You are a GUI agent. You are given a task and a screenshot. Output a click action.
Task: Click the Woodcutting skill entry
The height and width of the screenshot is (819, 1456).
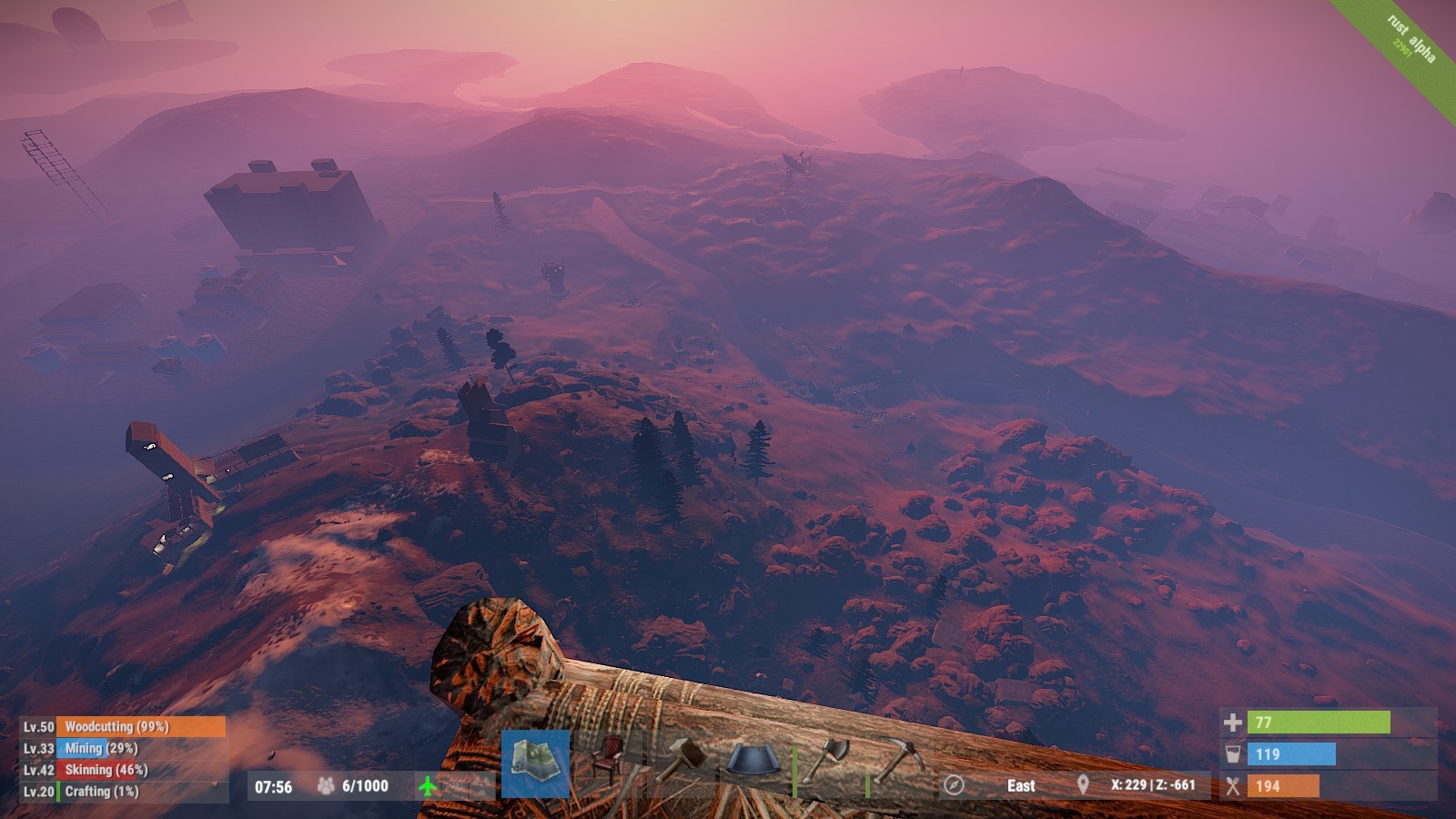coord(123,726)
